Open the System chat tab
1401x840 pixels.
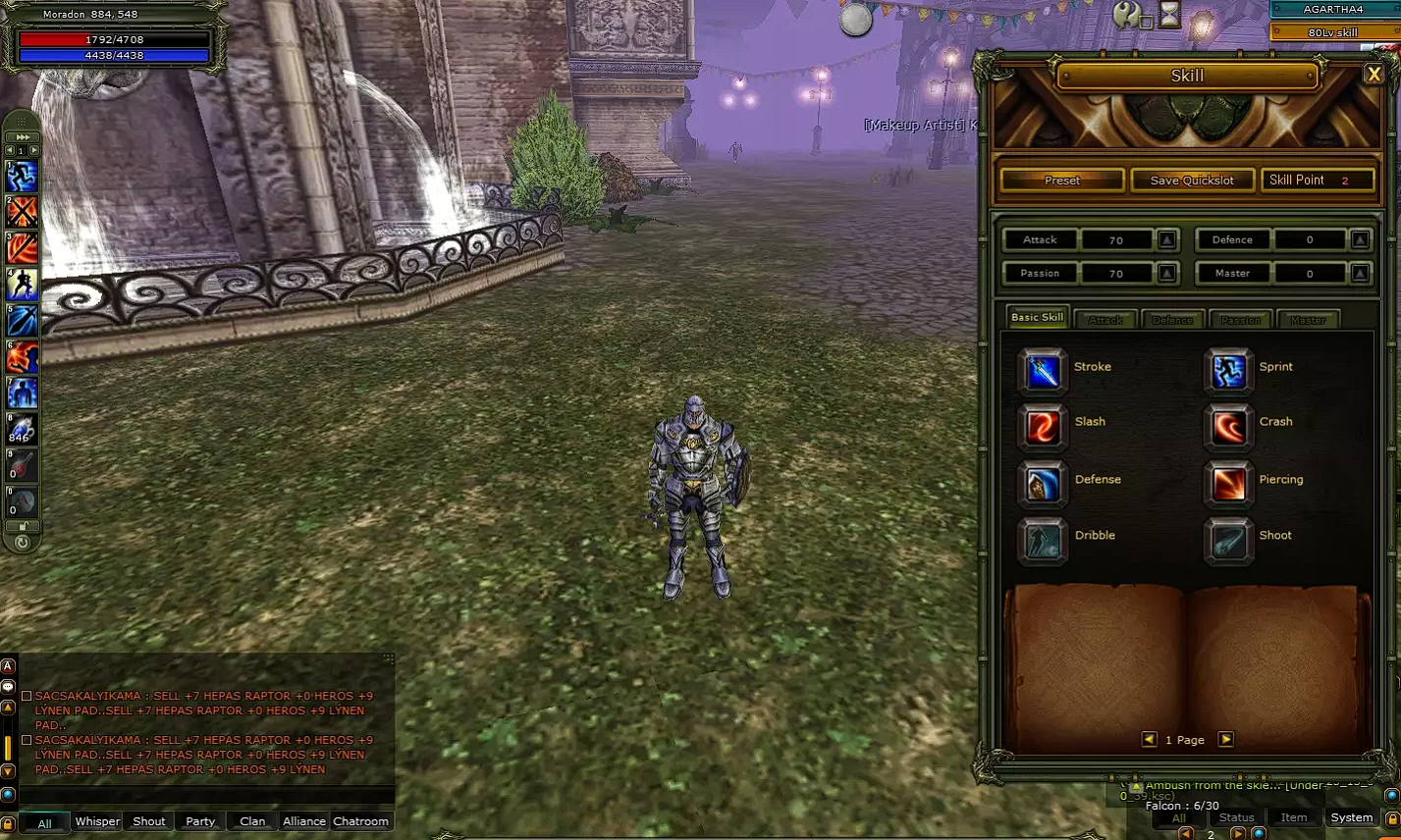(1351, 816)
